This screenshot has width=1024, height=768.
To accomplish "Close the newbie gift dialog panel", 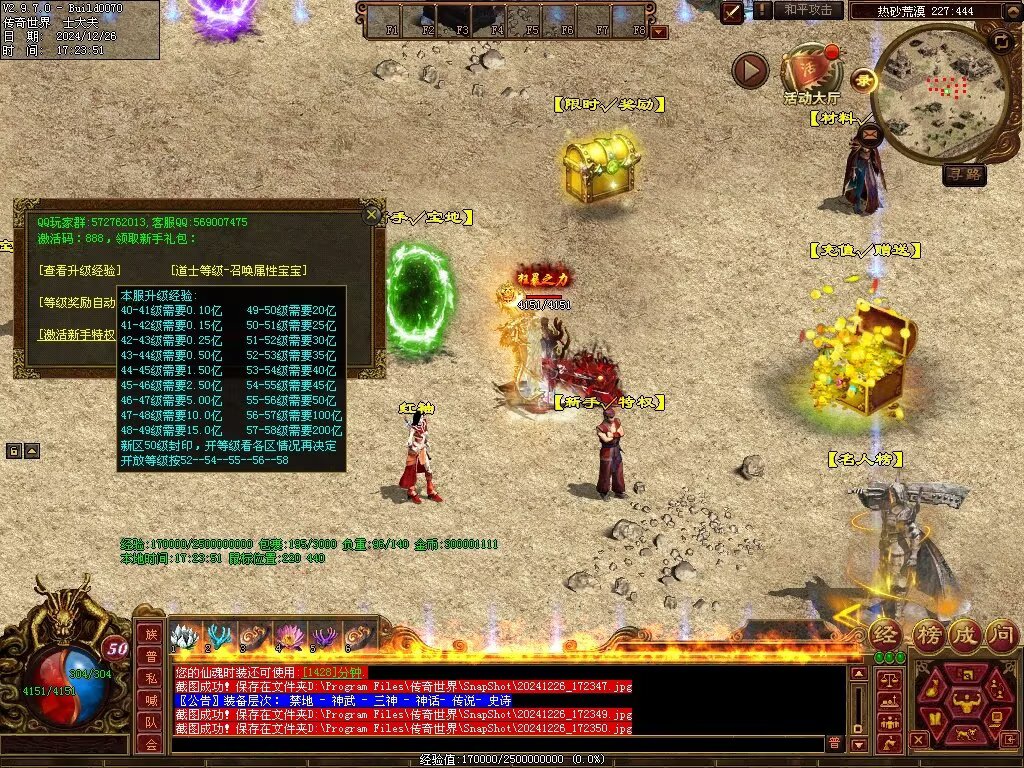I will click(372, 213).
